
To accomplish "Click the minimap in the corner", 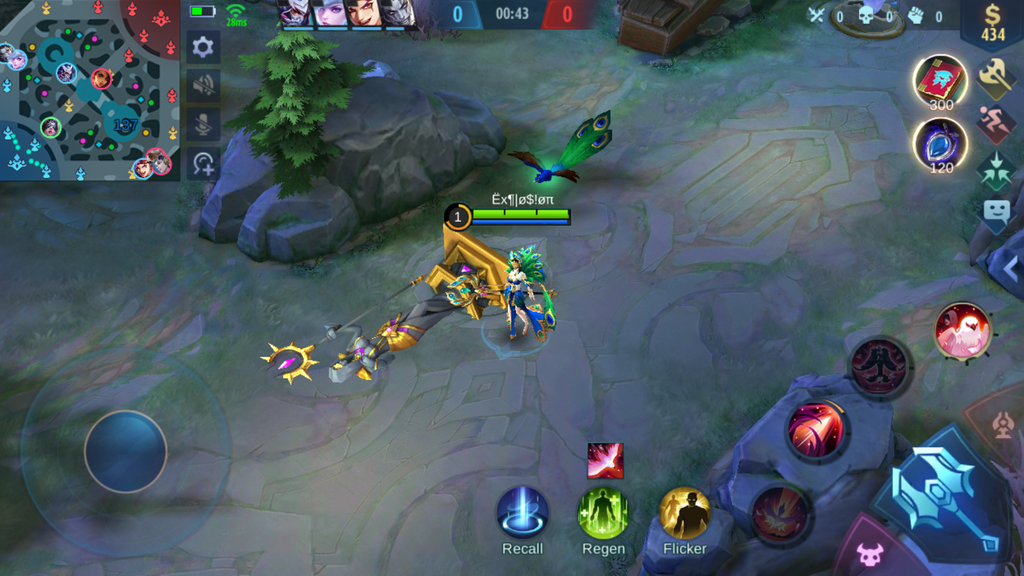I will 90,90.
